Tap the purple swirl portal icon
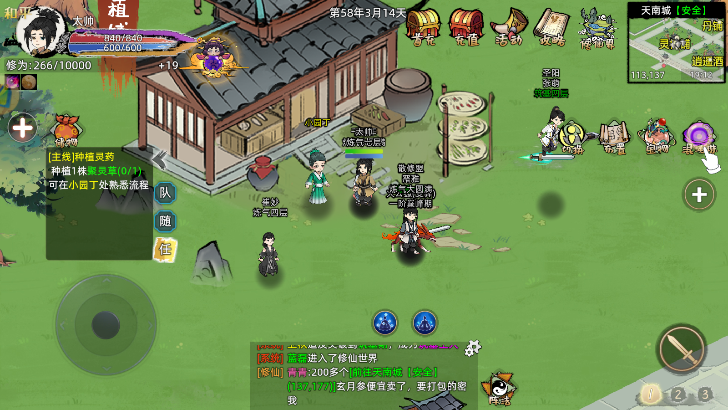Image resolution: width=728 pixels, height=410 pixels. (x=697, y=135)
